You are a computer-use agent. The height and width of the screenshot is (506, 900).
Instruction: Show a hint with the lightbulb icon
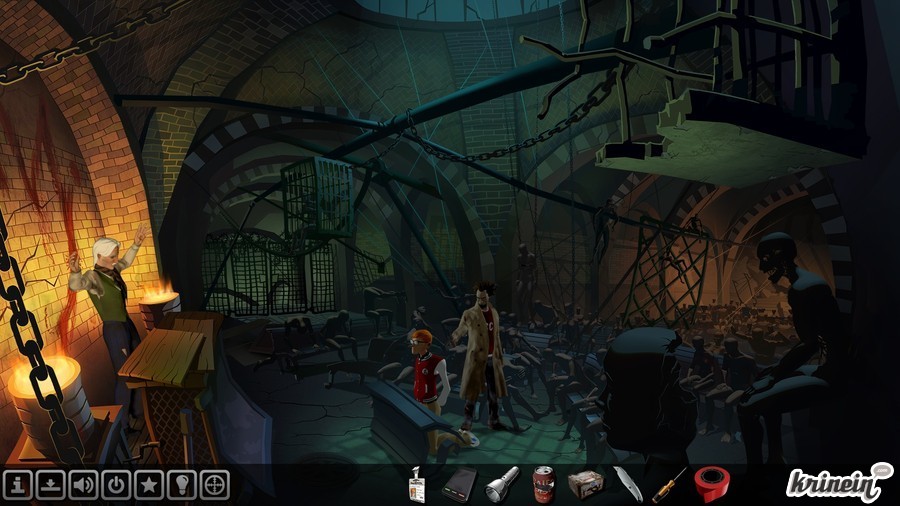pyautogui.click(x=183, y=485)
